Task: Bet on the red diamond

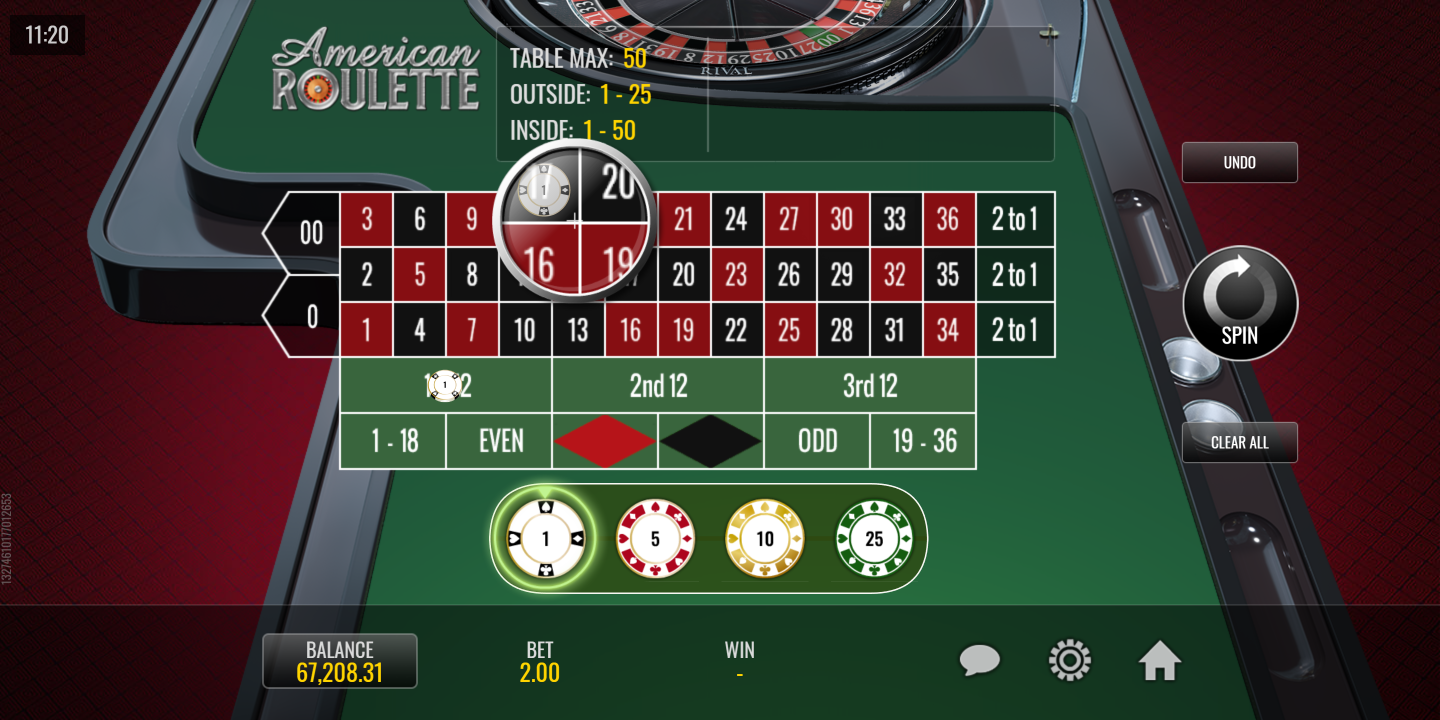Action: pyautogui.click(x=605, y=441)
